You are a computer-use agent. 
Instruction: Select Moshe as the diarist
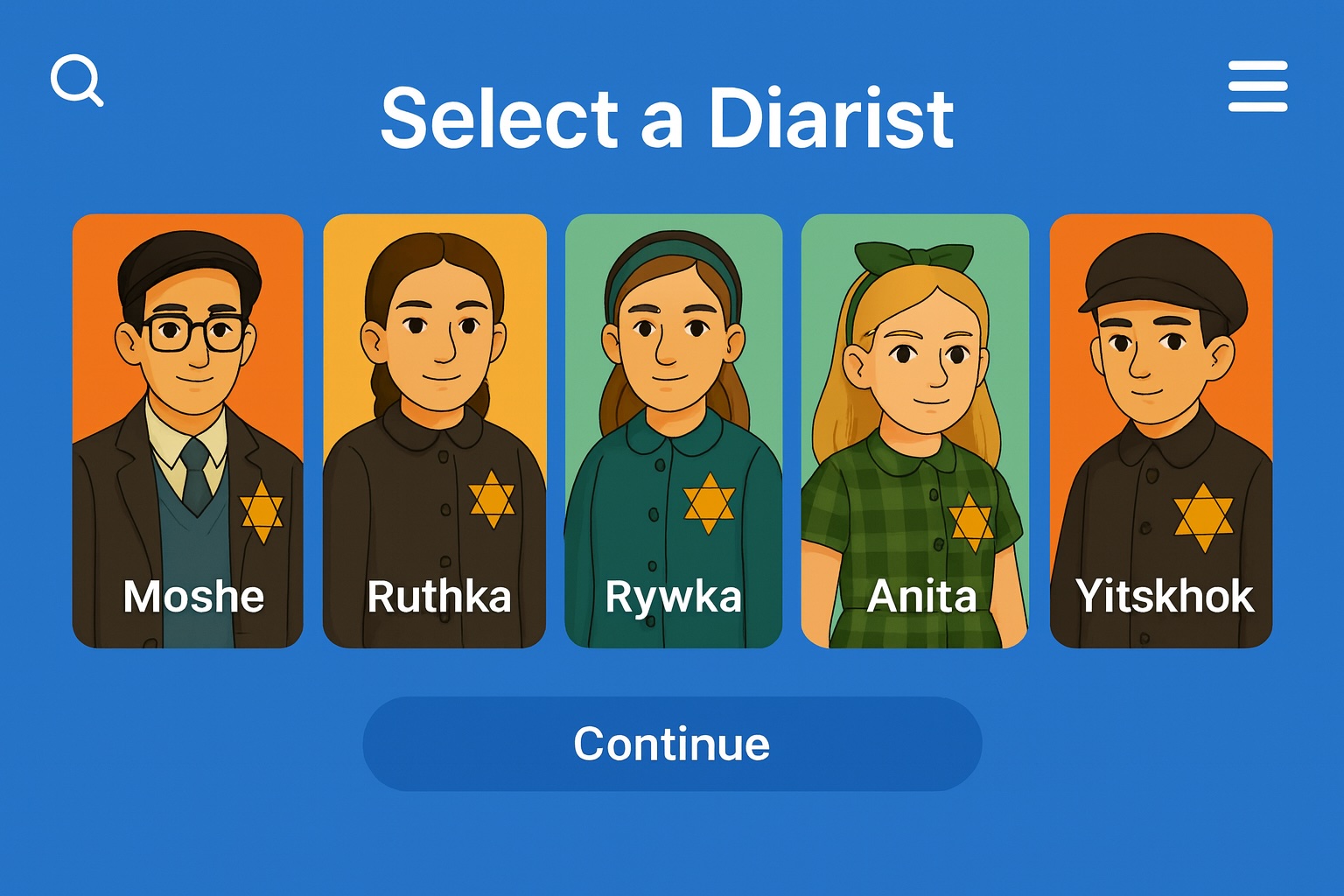click(x=189, y=411)
